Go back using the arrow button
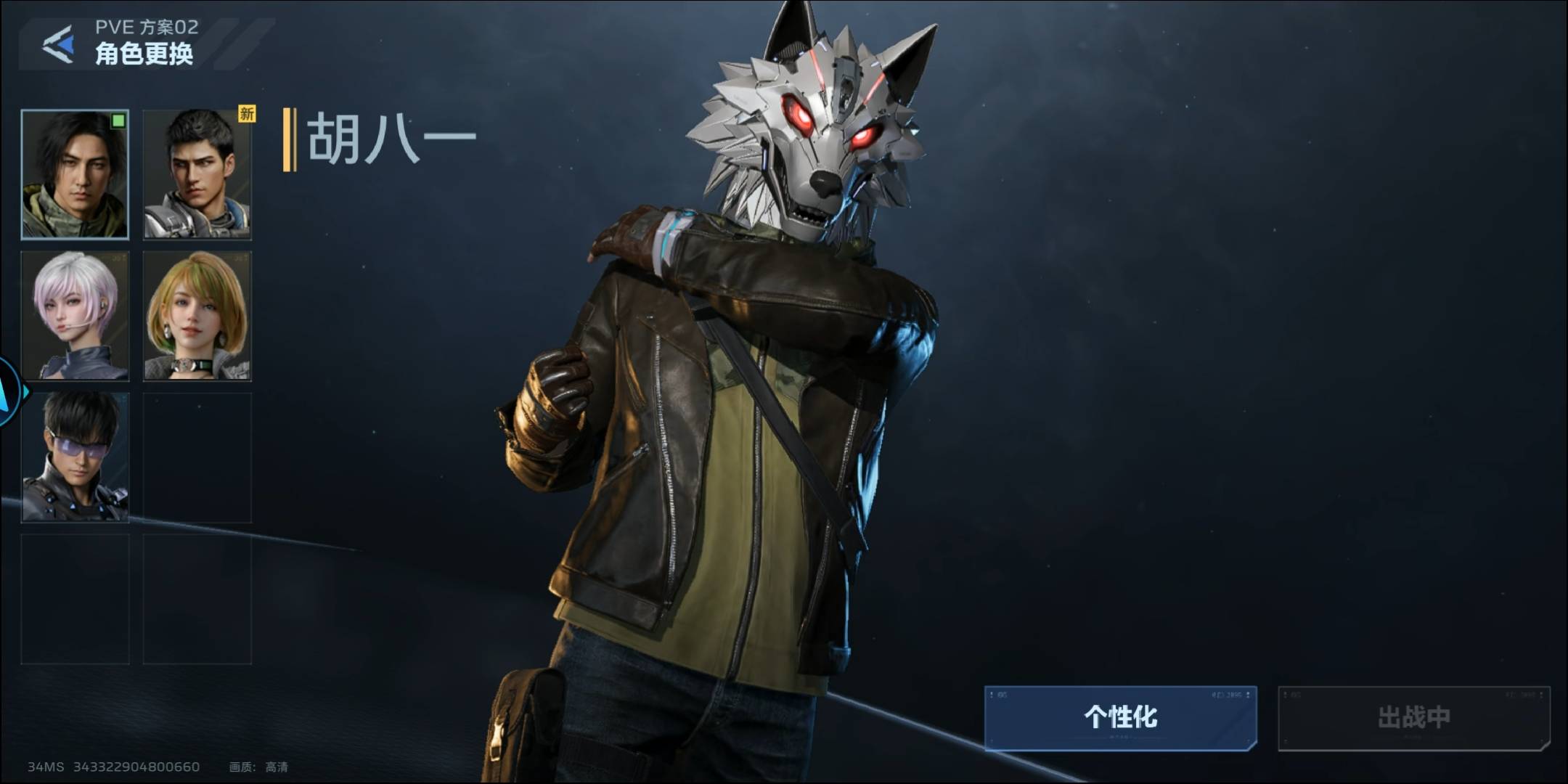Viewport: 1568px width, 784px height. pyautogui.click(x=59, y=44)
